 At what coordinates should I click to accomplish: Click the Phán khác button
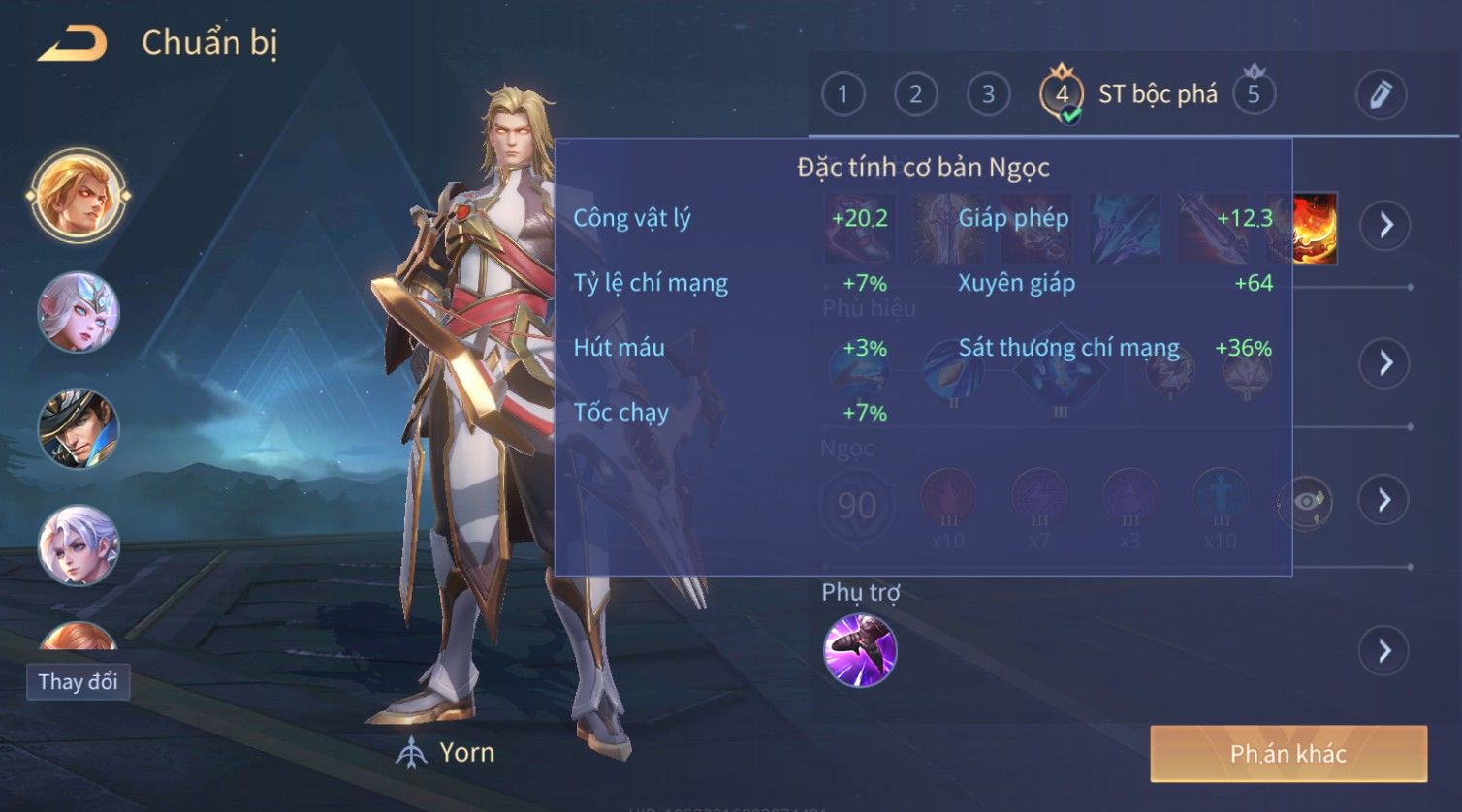tap(1288, 753)
